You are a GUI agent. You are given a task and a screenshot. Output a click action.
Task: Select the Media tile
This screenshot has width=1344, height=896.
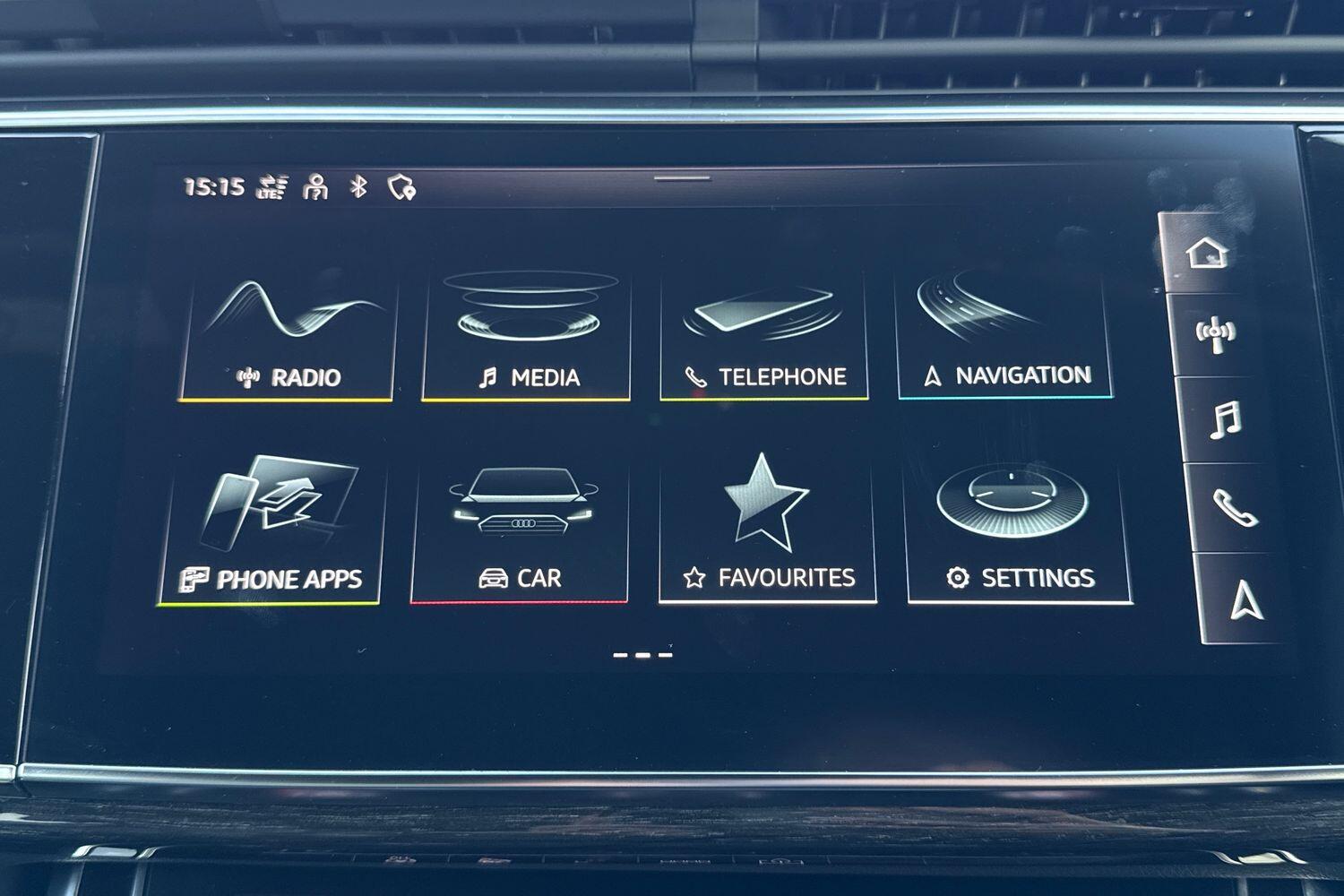527,336
